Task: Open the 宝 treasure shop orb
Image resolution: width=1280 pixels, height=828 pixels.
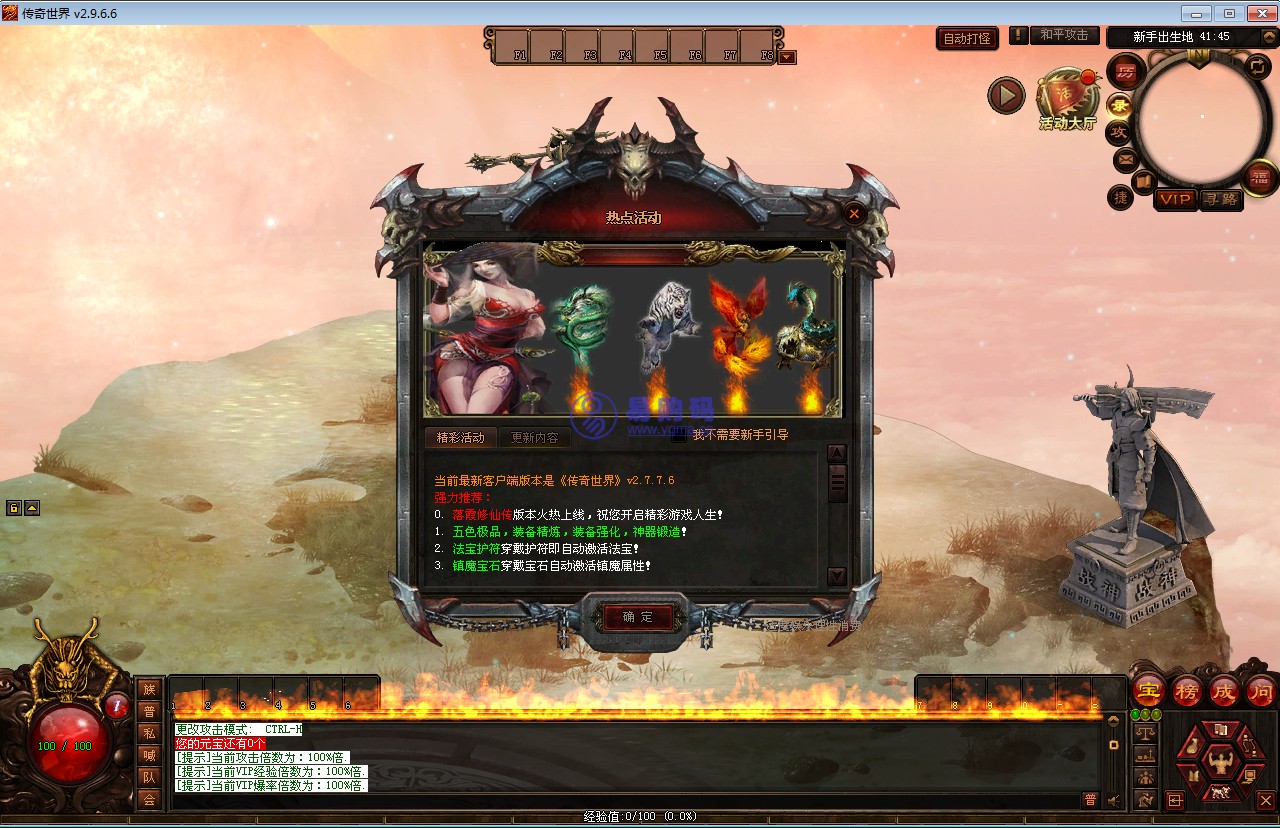Action: coord(1149,691)
